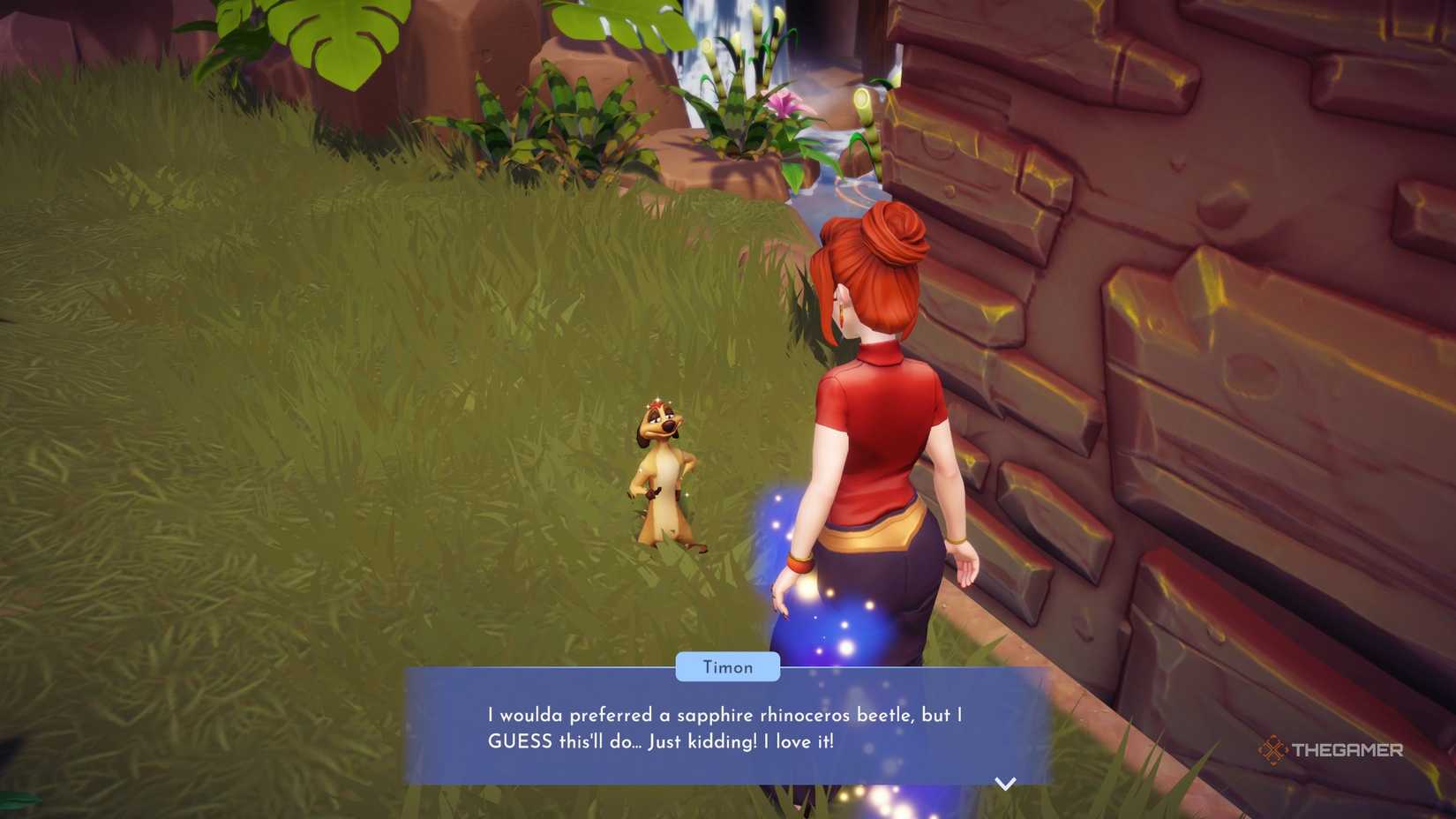Viewport: 1456px width, 819px height.
Task: Click the THEGAMER compass logo icon
Action: [1274, 749]
